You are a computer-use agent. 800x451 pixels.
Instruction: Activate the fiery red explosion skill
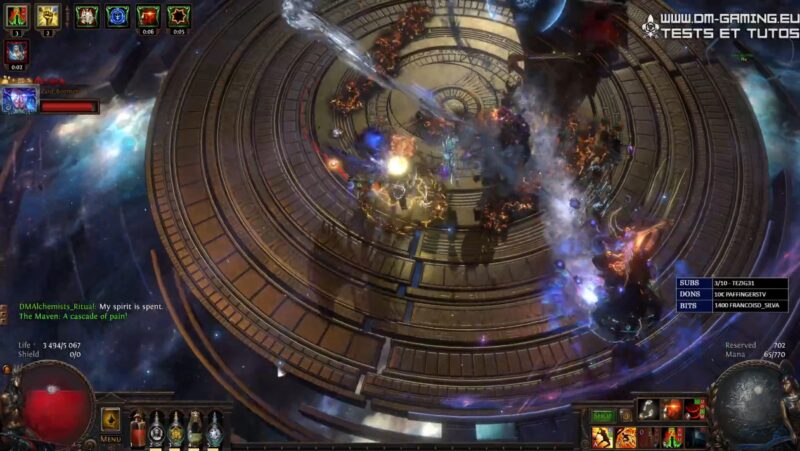point(672,408)
